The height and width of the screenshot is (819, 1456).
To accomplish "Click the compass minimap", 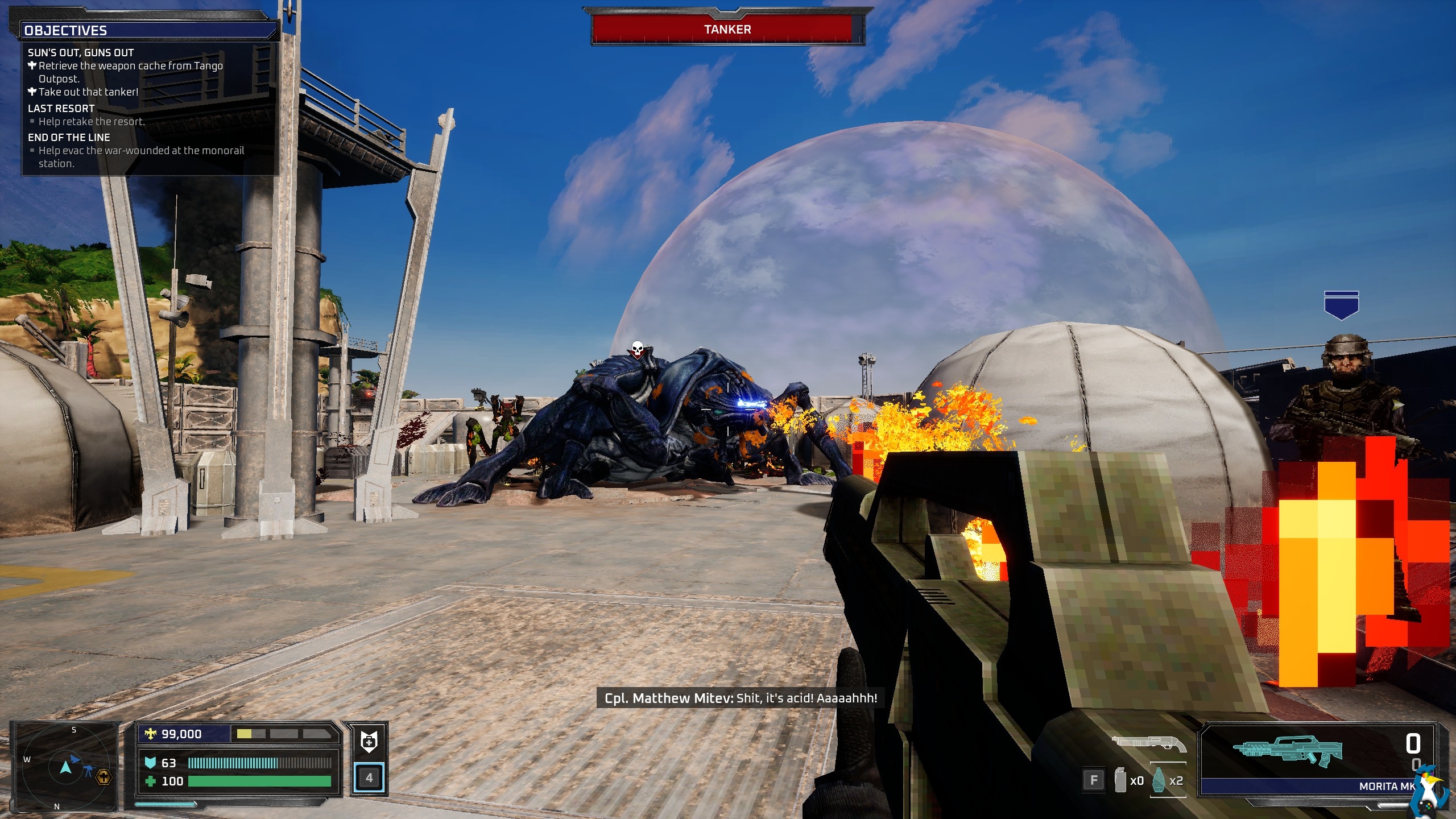I will click(65, 767).
